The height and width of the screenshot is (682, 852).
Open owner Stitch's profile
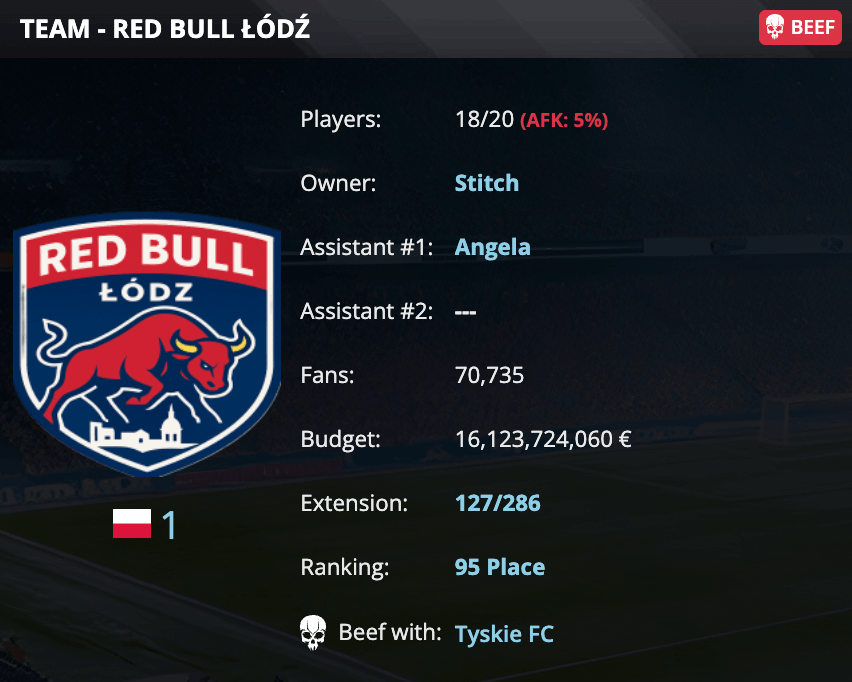coord(487,183)
